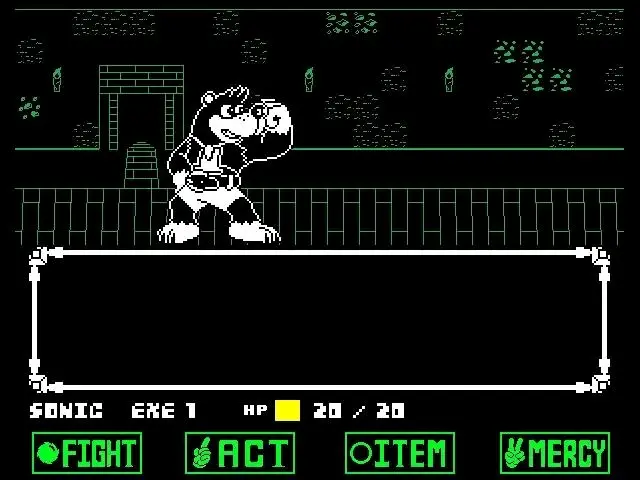
Task: Select the FIGHT command
Action: (87, 453)
